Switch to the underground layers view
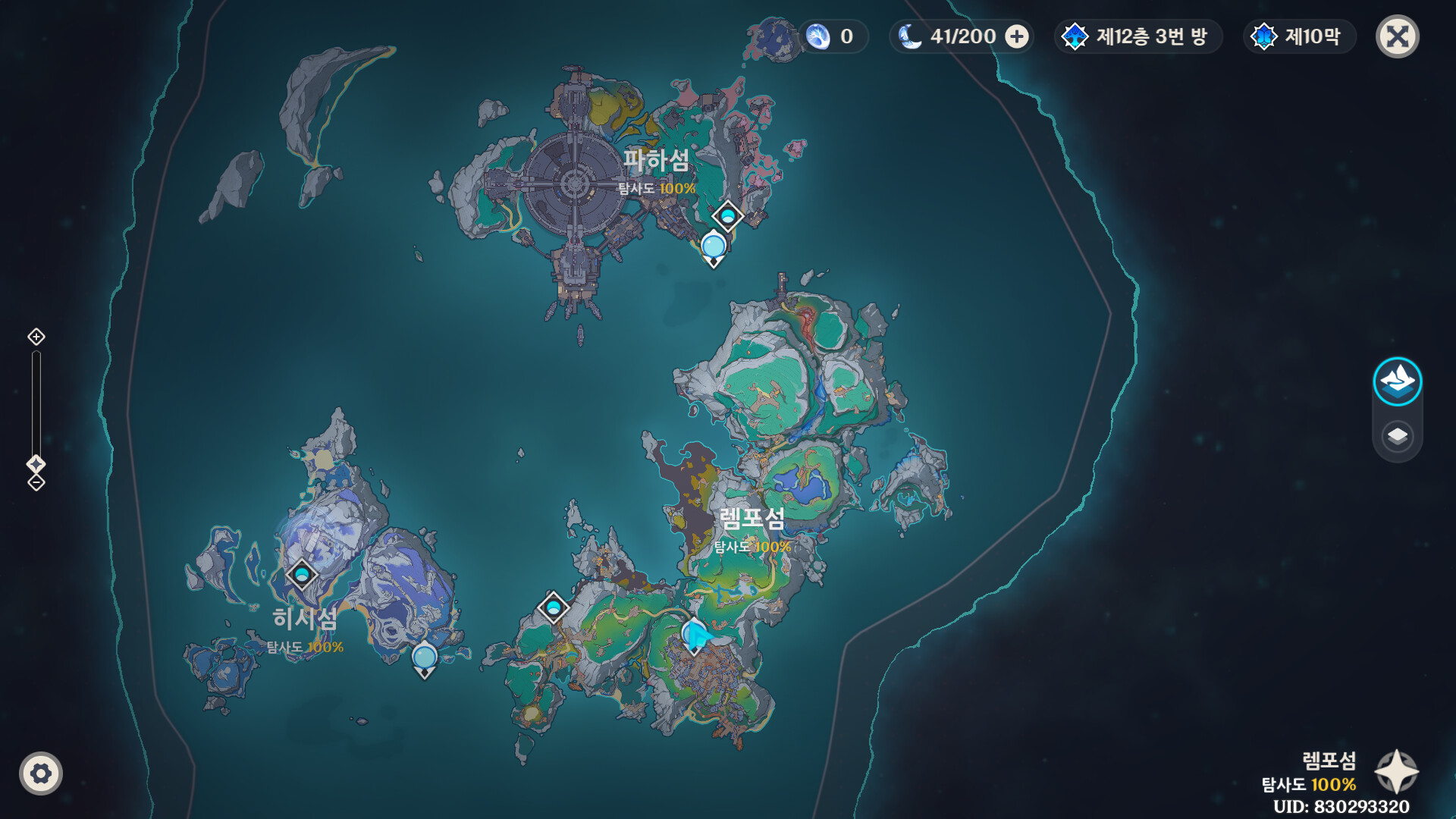This screenshot has width=1456, height=819. [x=1397, y=437]
